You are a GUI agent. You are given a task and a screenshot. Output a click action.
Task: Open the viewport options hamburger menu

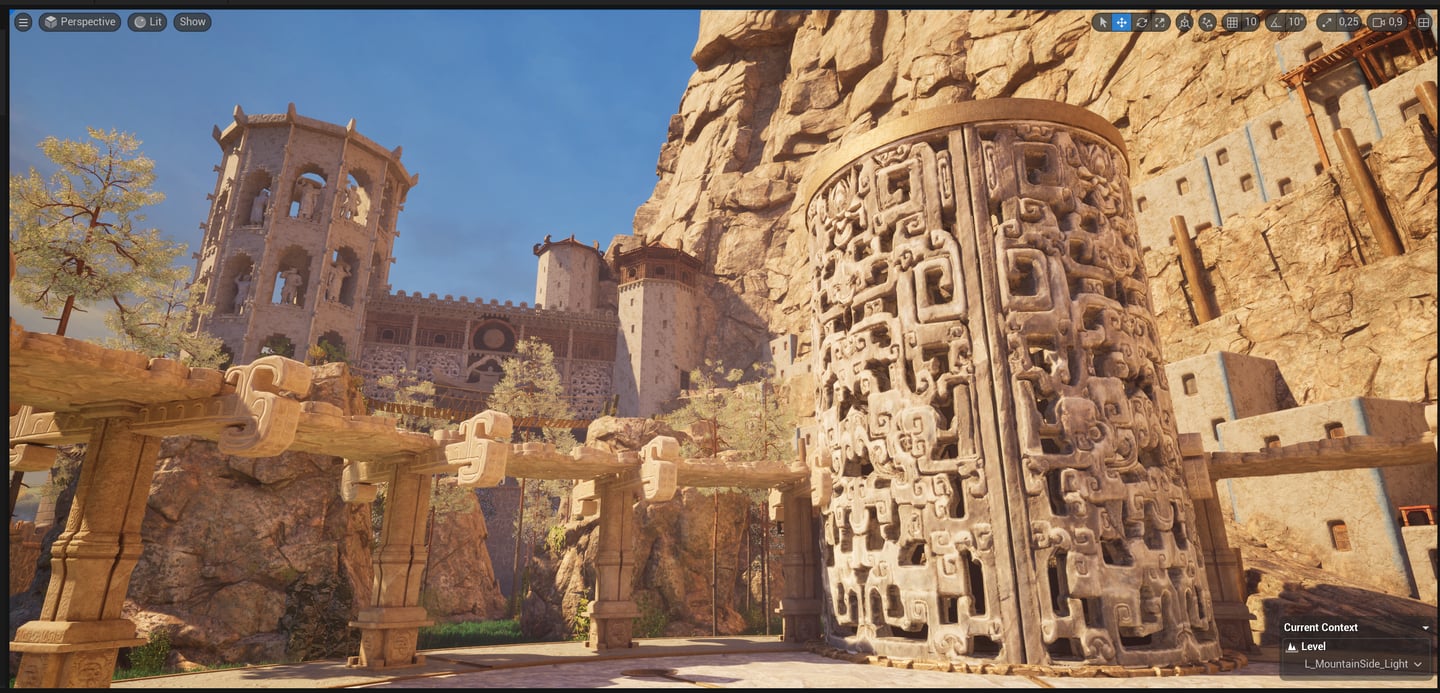[x=23, y=22]
